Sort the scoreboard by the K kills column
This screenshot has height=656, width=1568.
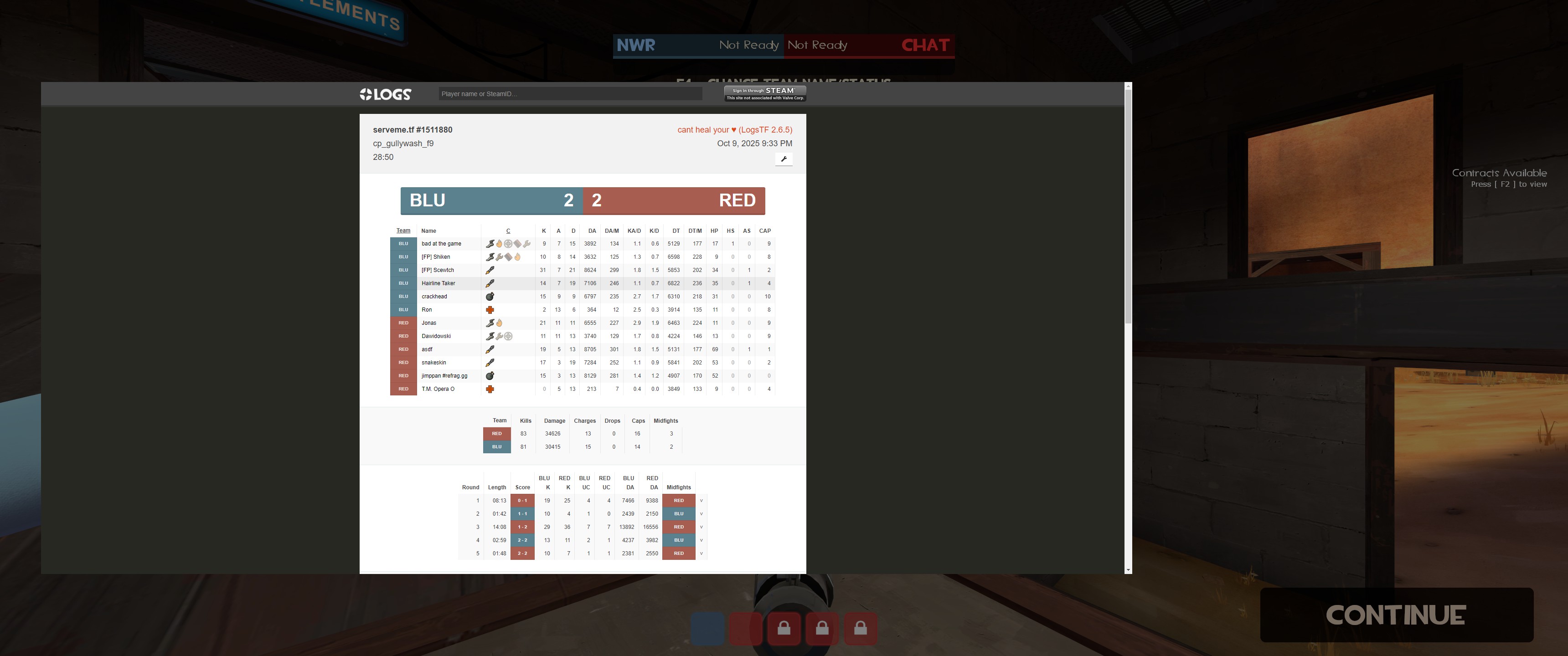544,231
